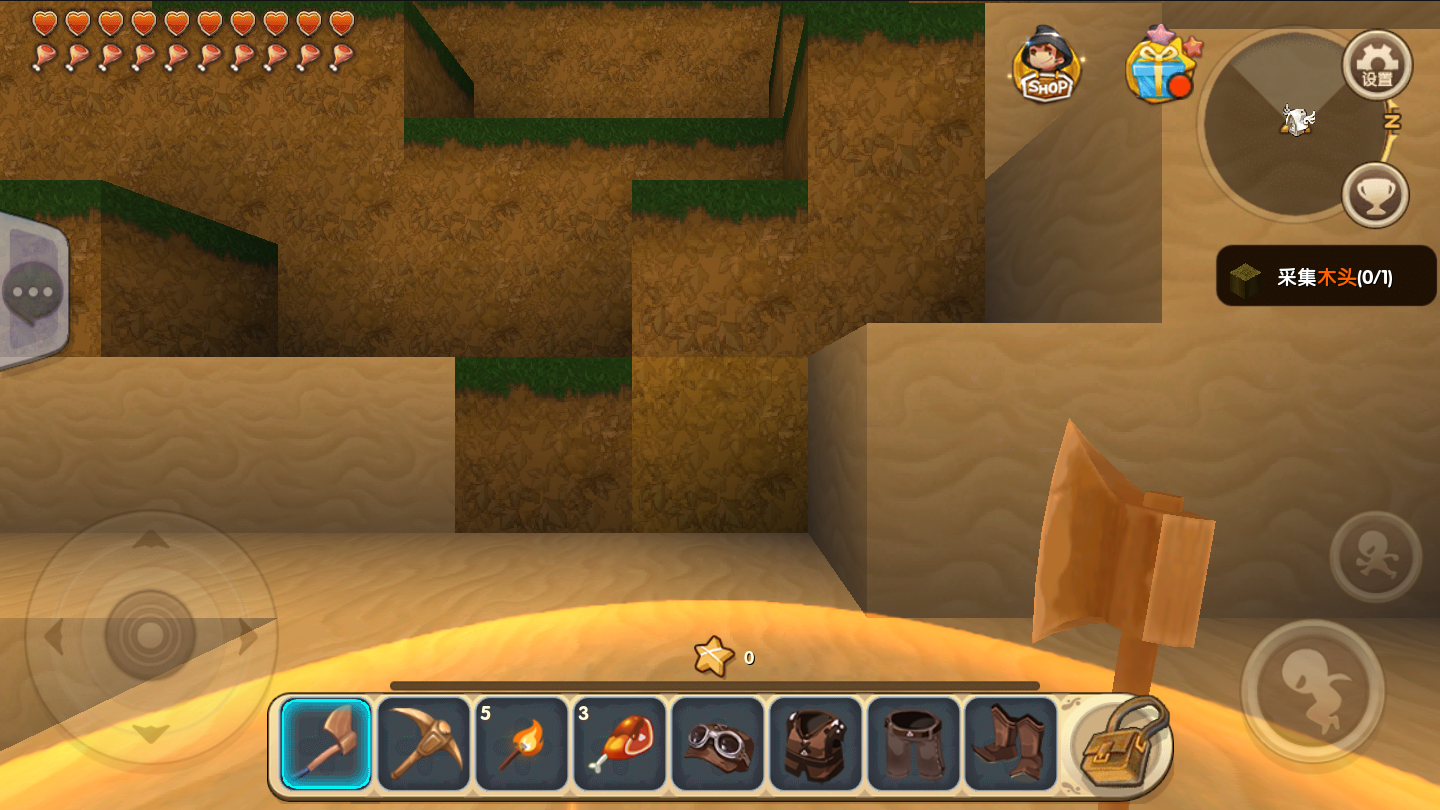
Task: Tap the running figure sprint button
Action: pyautogui.click(x=1375, y=557)
